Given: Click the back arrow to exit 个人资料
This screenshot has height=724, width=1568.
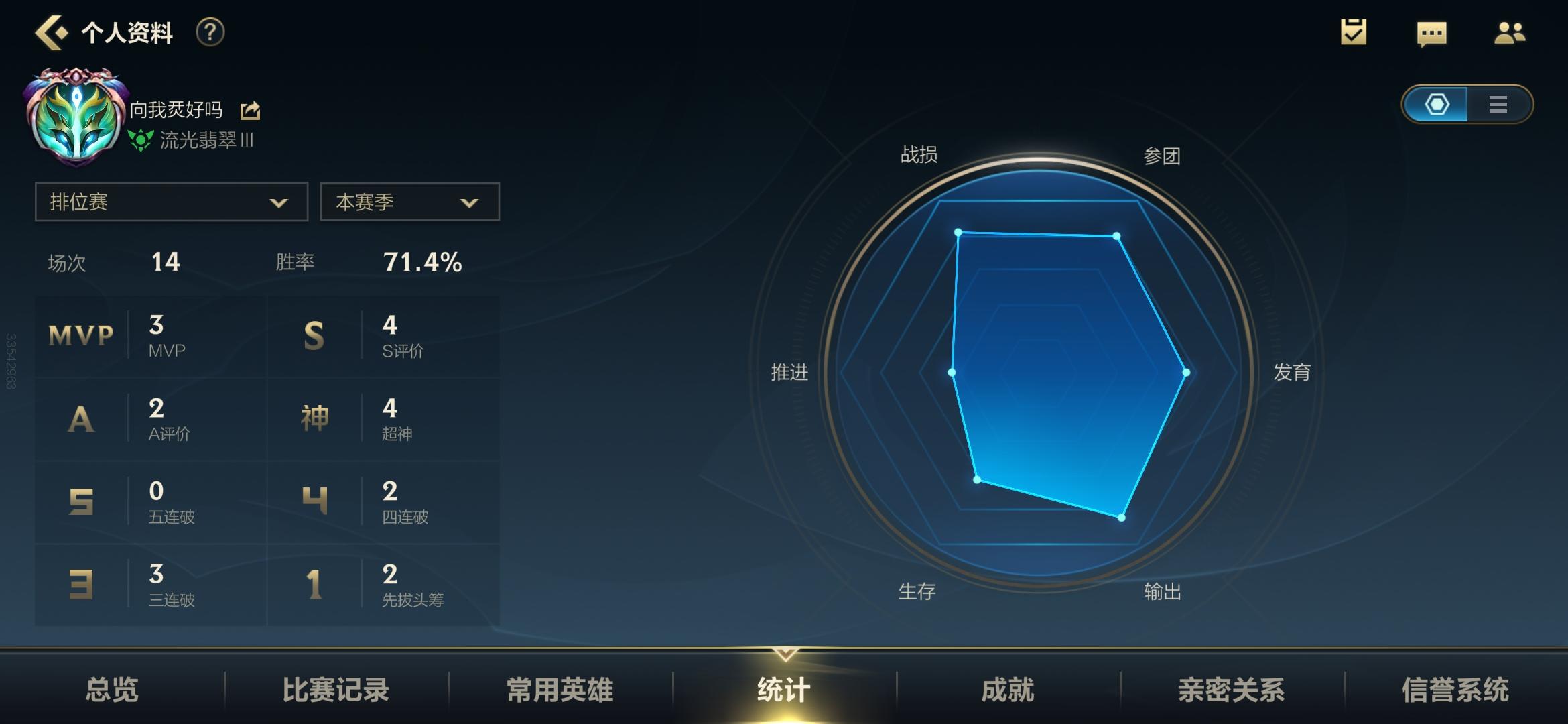Looking at the screenshot, I should point(52,31).
